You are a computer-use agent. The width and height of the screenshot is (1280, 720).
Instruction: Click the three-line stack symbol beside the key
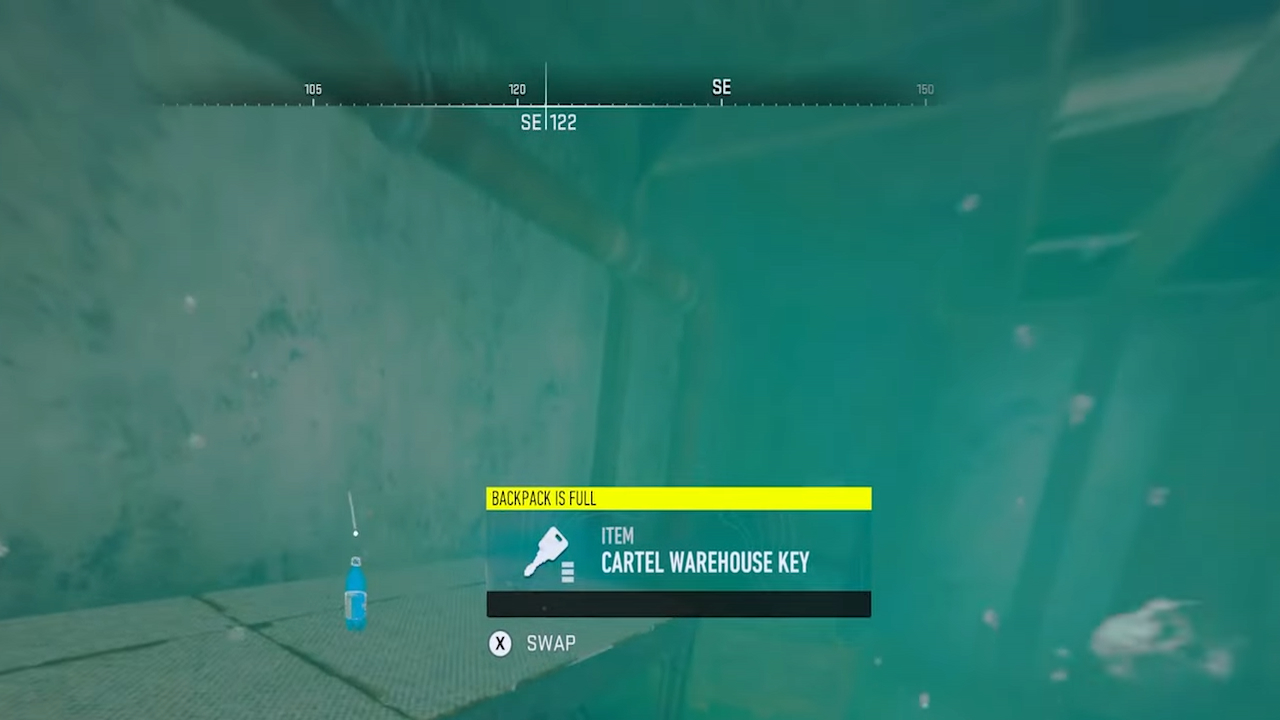(567, 570)
